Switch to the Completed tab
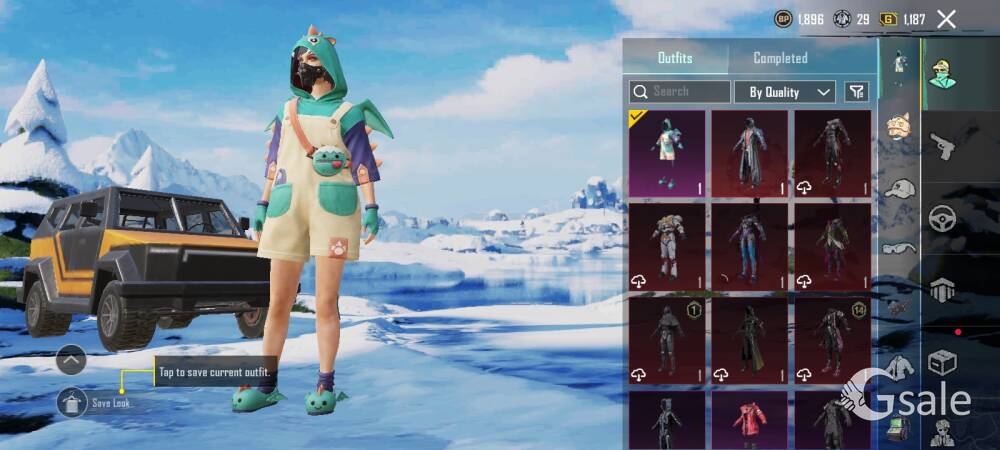1000x450 pixels. tap(780, 58)
